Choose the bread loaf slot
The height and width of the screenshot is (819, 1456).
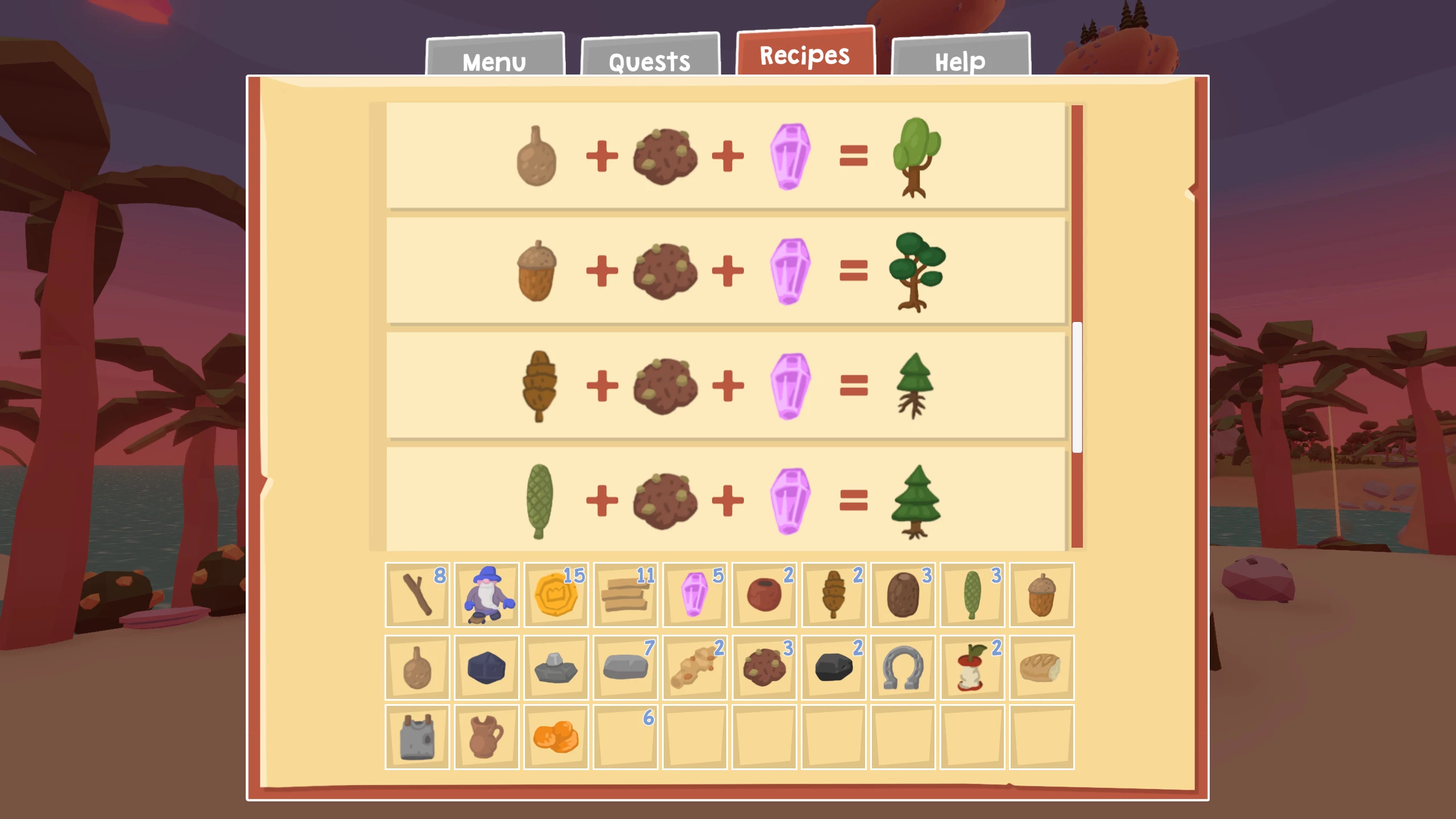click(1042, 668)
